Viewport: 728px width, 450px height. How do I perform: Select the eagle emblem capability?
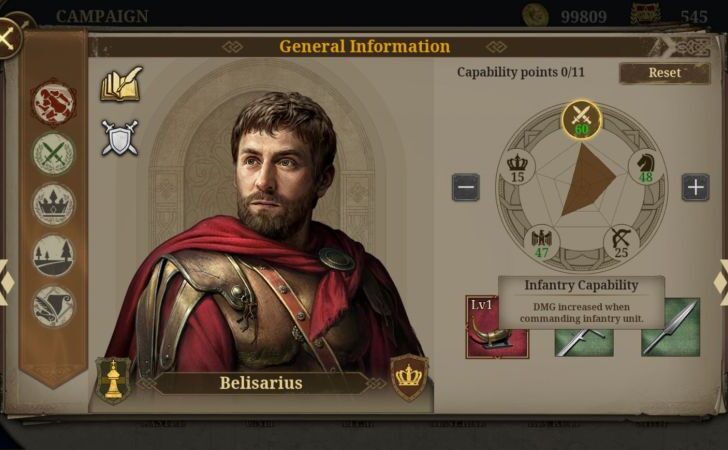pos(542,242)
